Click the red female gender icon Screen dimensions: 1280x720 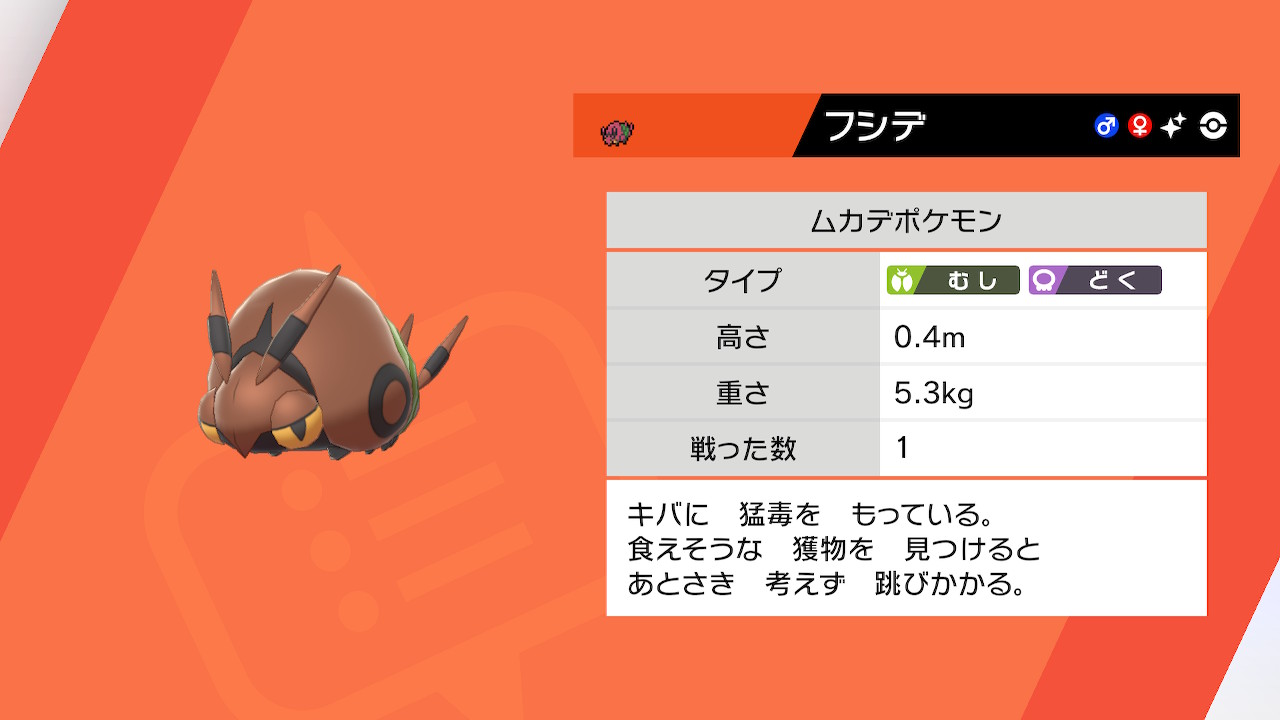tap(1139, 126)
